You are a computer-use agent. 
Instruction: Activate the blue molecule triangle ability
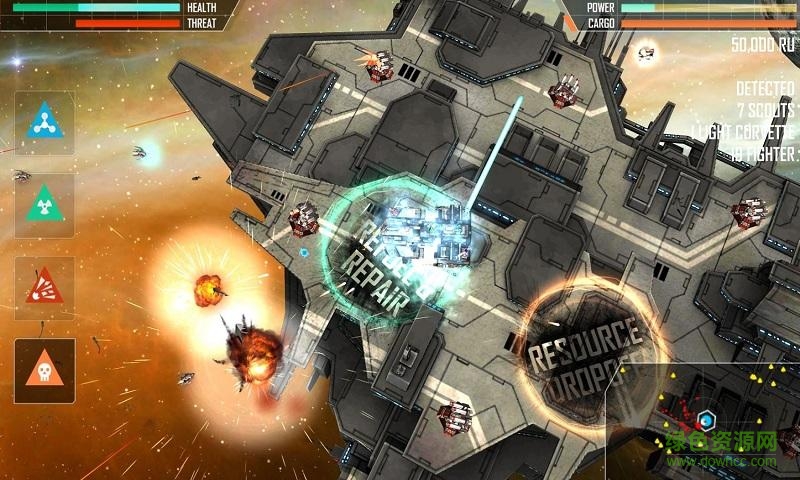point(44,123)
